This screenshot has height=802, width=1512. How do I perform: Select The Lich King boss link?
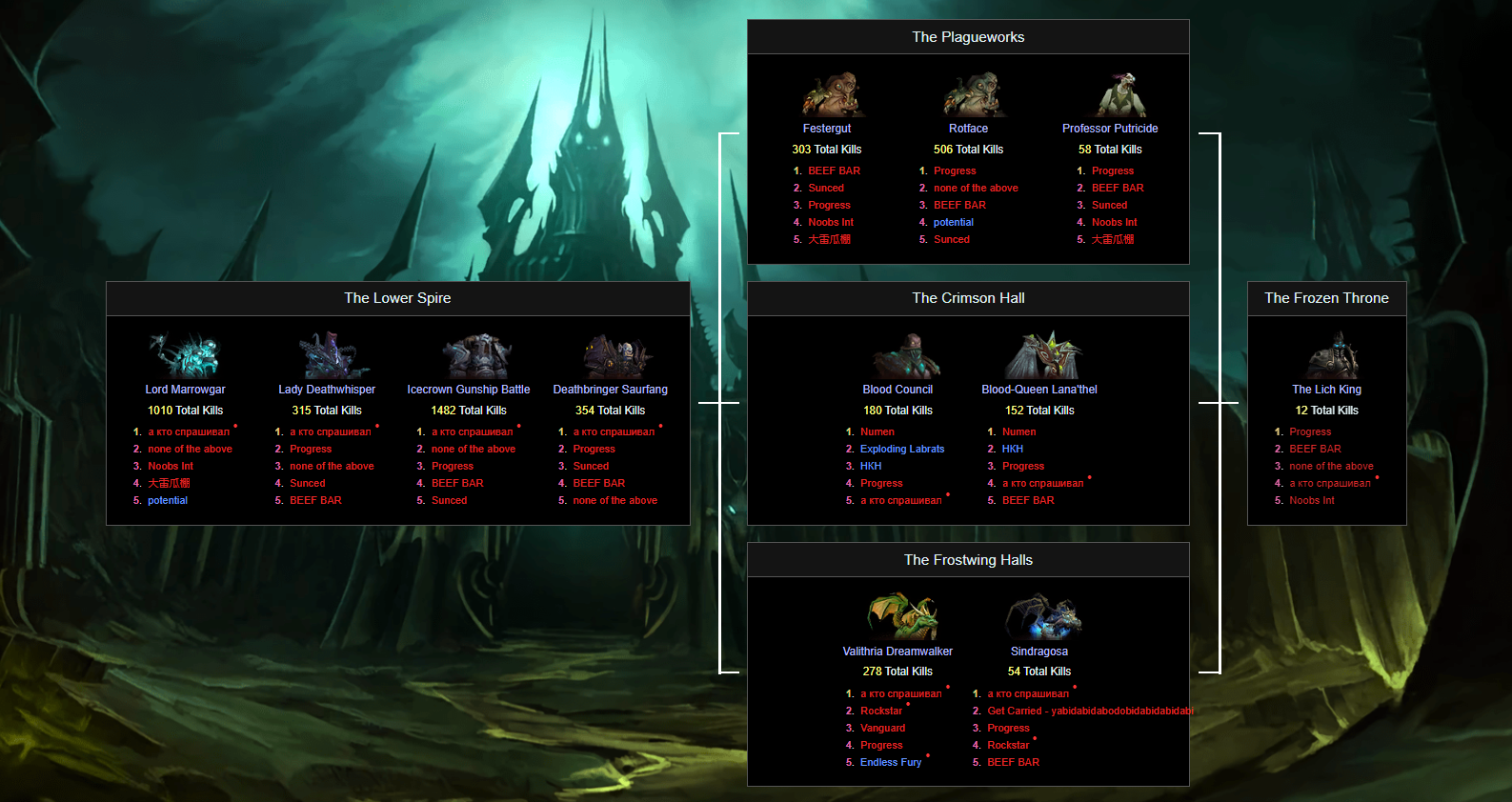1326,390
